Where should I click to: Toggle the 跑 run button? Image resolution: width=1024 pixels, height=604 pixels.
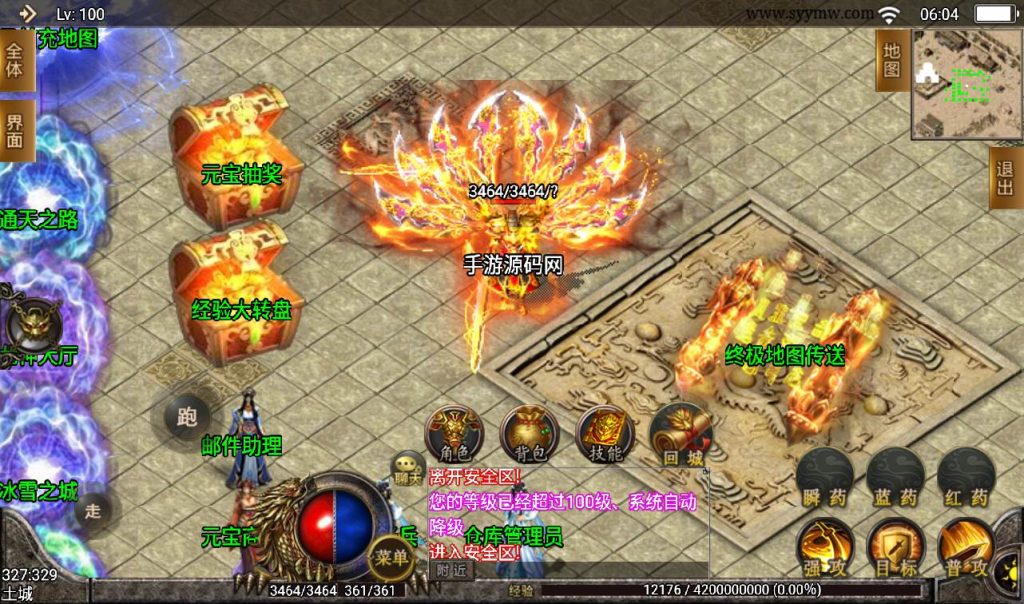[186, 417]
